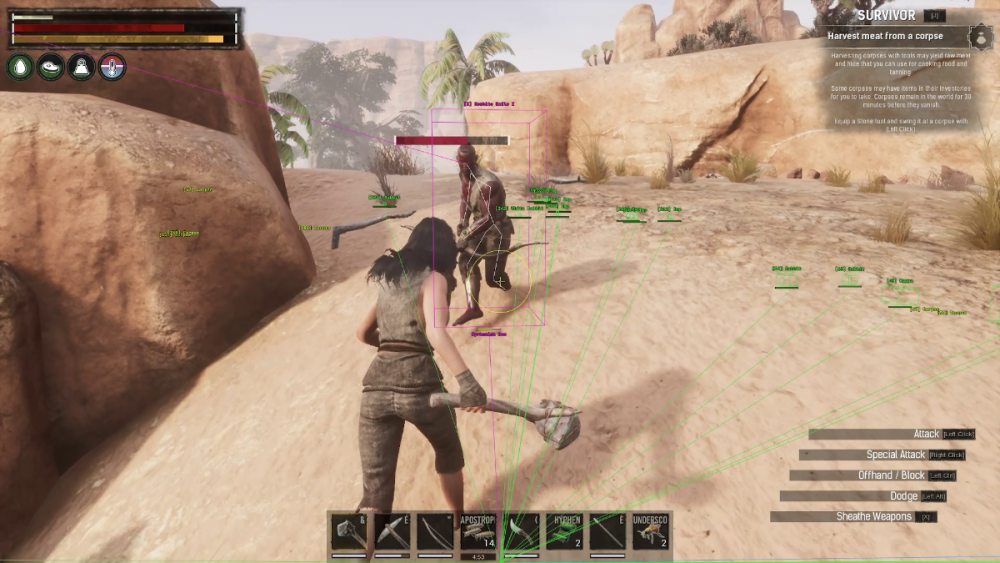Equip the stone pick from the hotbar
Image resolution: width=1000 pixels, height=563 pixels.
pos(392,532)
